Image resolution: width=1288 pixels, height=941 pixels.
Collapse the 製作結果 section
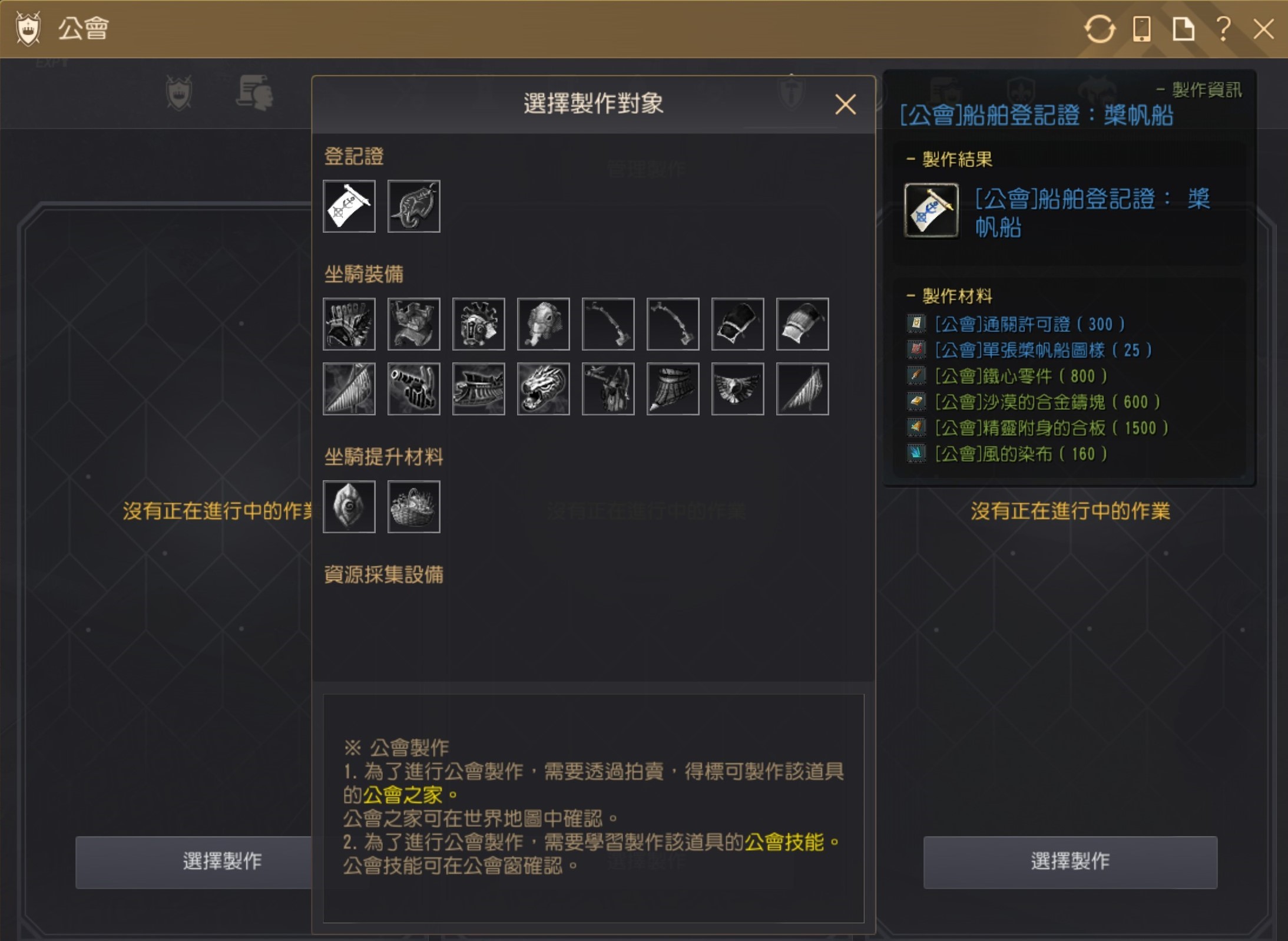coord(910,159)
